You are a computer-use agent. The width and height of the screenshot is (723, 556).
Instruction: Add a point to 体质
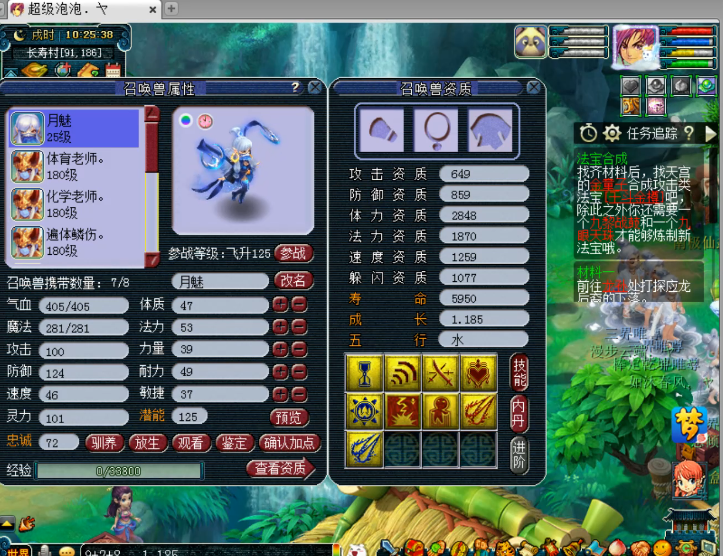tap(281, 305)
